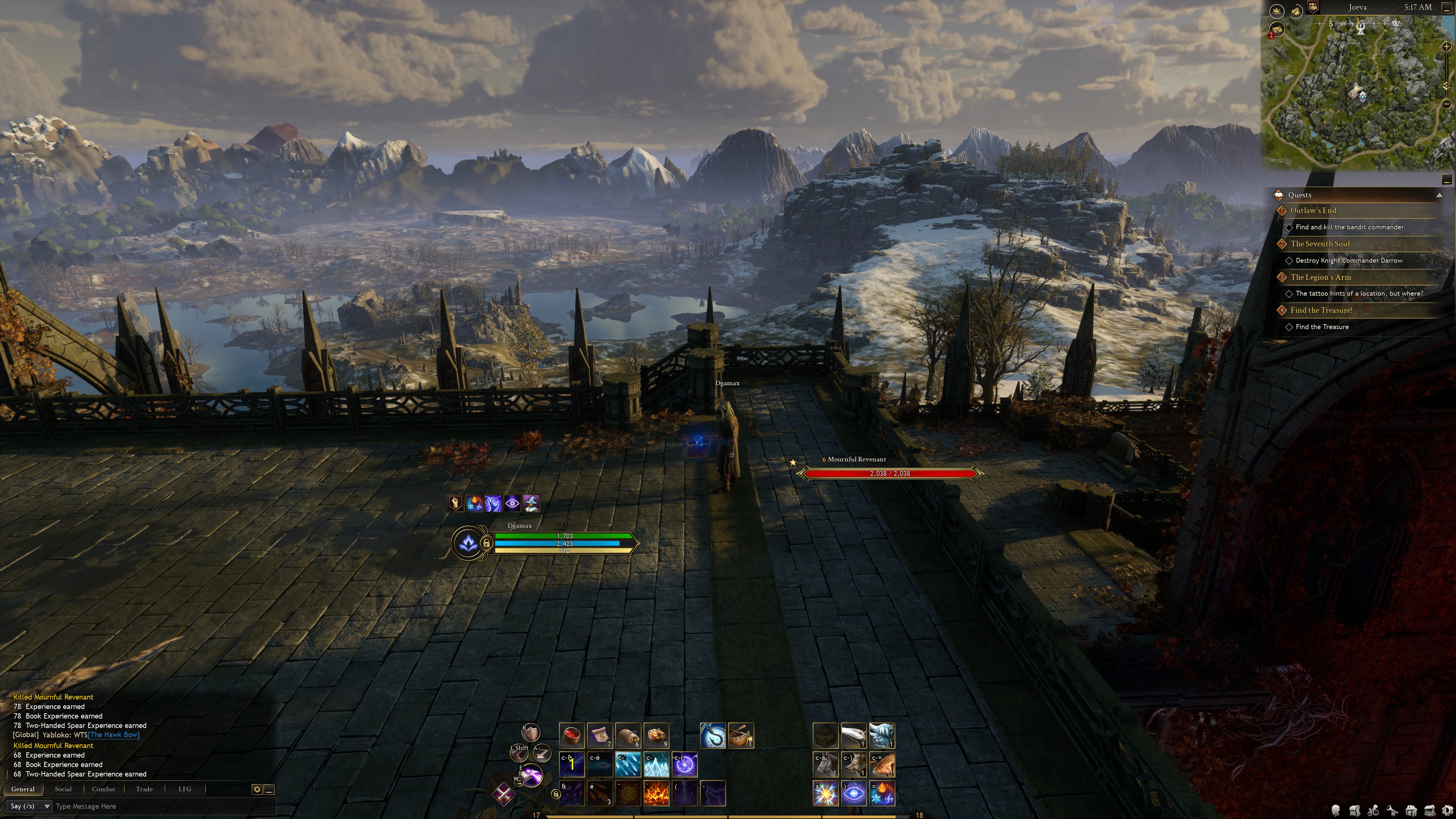The width and height of the screenshot is (1456, 819).
Task: Select the Outlaw's End quest
Action: (1313, 210)
